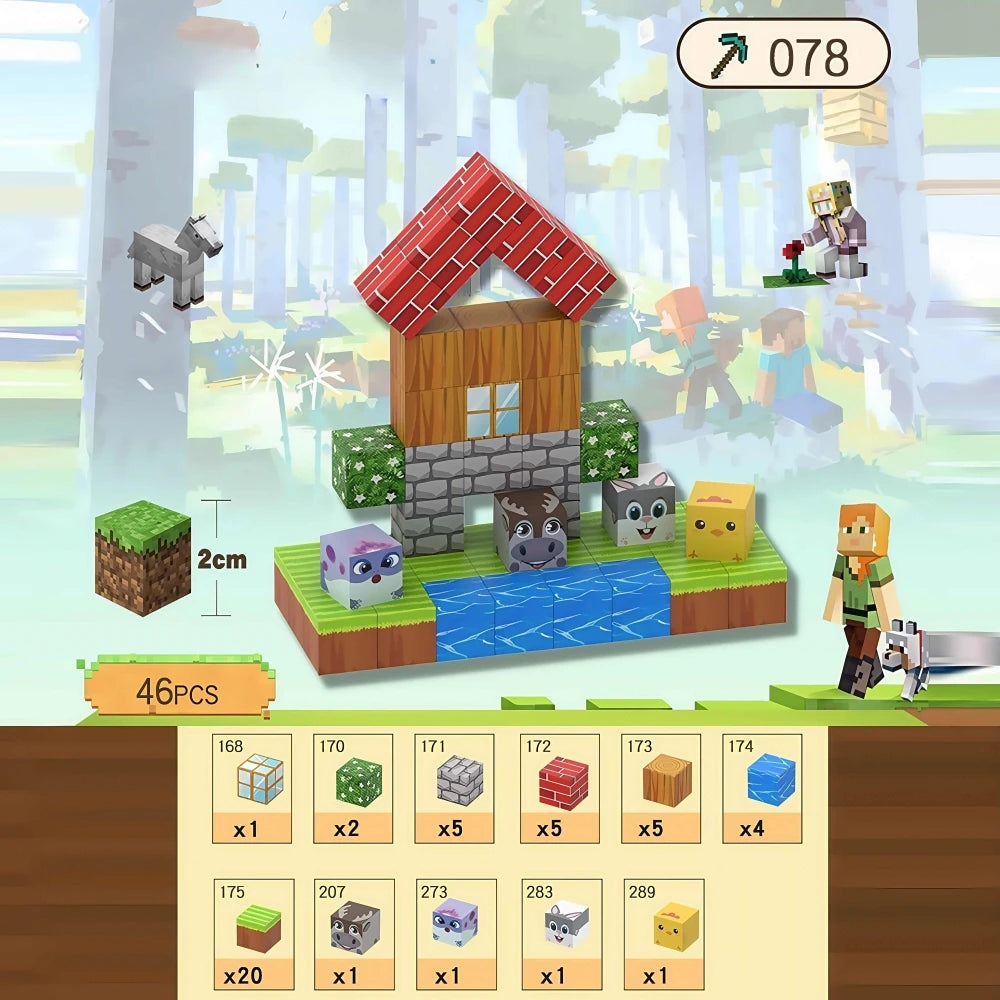Choose the grass dirt block slot
Viewport: 1000px width, 1000px height.
(254, 934)
